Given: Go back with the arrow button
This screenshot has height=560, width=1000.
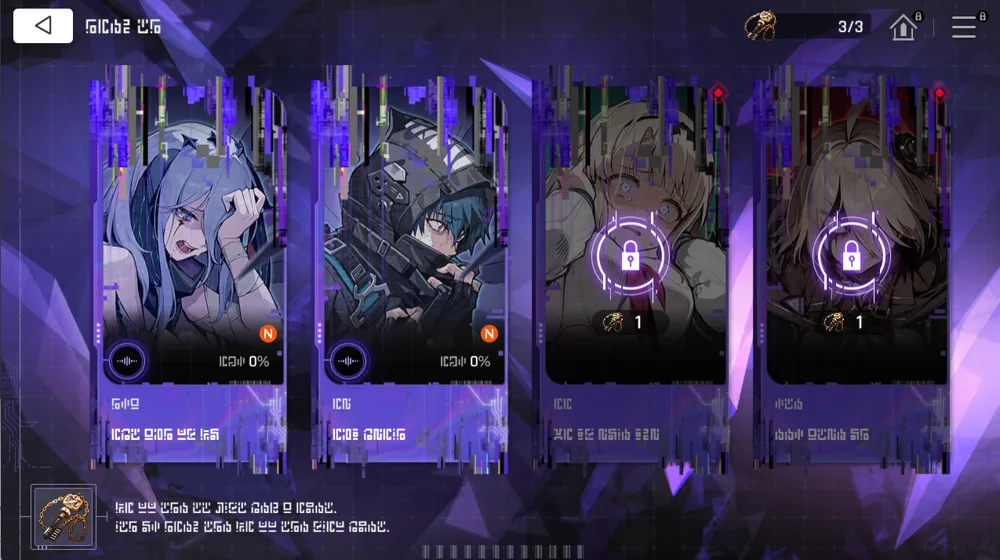Looking at the screenshot, I should 43,26.
